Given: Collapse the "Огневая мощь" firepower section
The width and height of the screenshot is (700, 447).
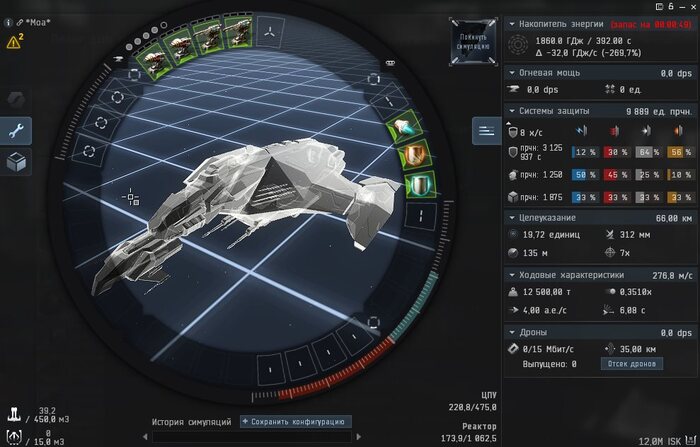Looking at the screenshot, I should tap(512, 72).
